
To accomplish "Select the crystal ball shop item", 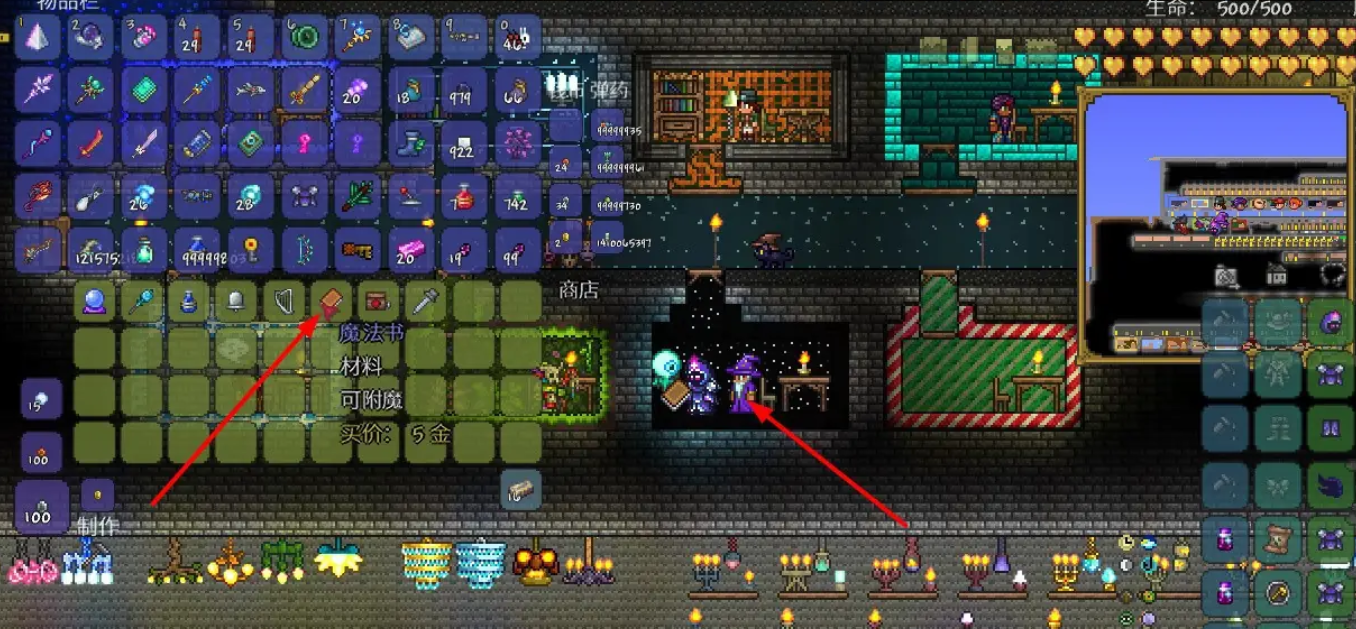I will (x=93, y=300).
